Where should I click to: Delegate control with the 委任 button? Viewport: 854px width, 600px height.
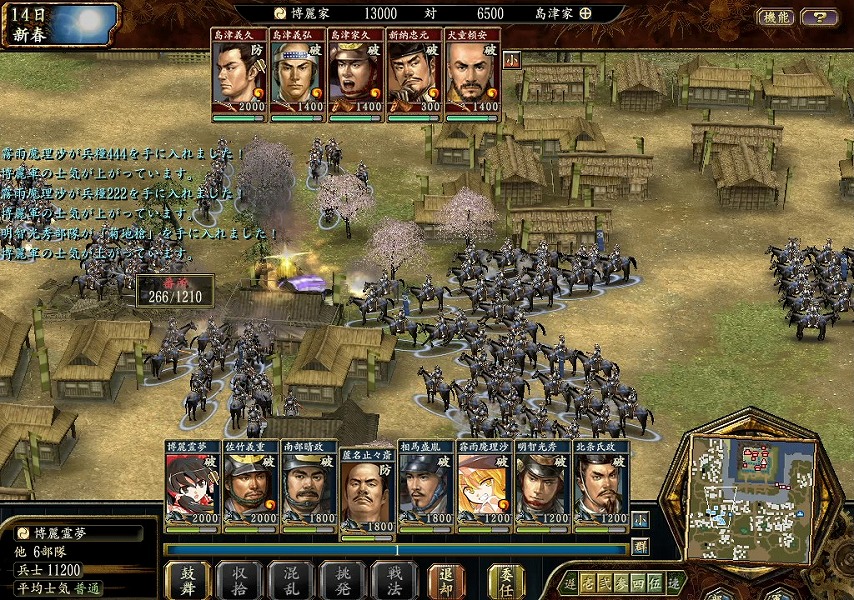point(506,580)
